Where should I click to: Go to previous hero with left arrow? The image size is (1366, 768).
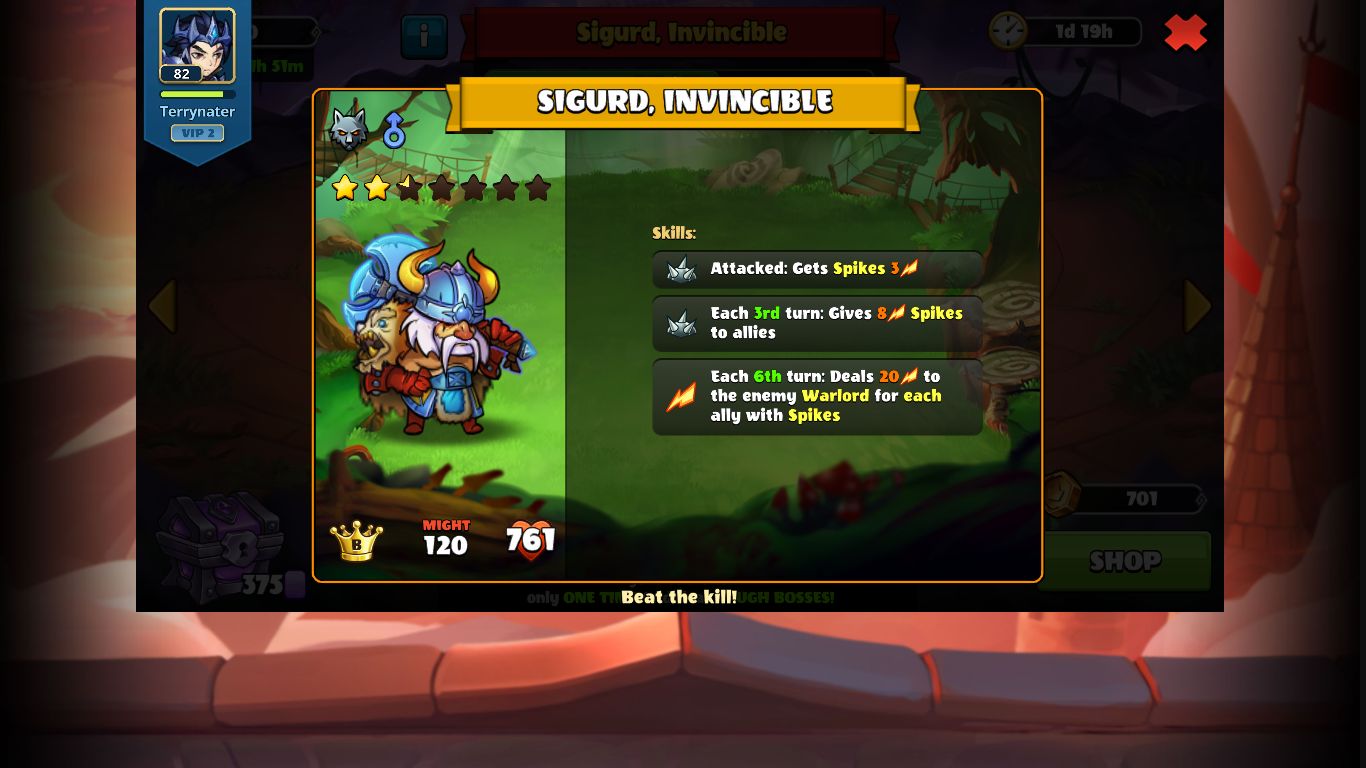click(163, 306)
